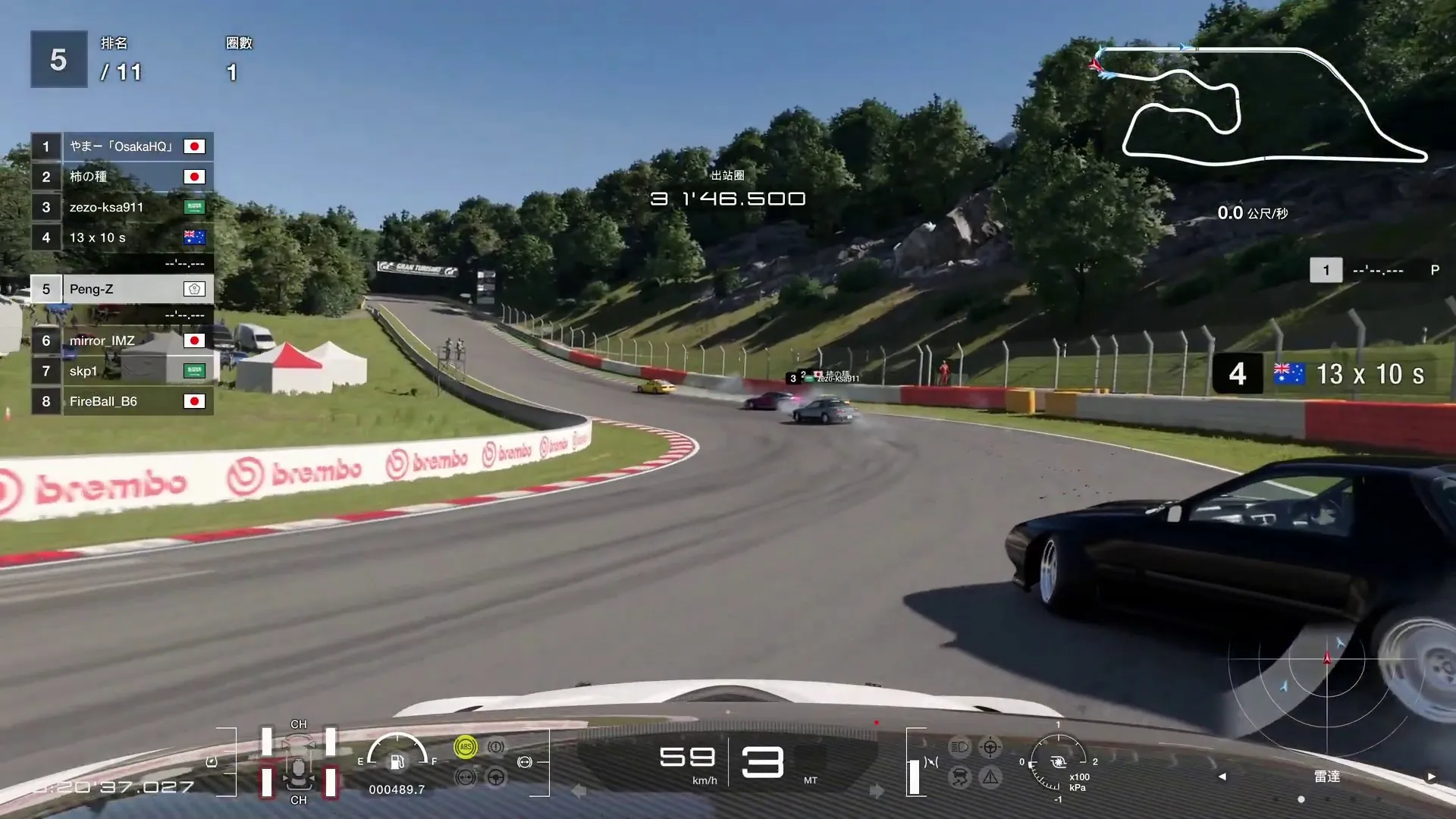This screenshot has width=1456, height=819.
Task: Click the Japan flag beside やまー「OsakaHQ」
Action: tap(195, 146)
